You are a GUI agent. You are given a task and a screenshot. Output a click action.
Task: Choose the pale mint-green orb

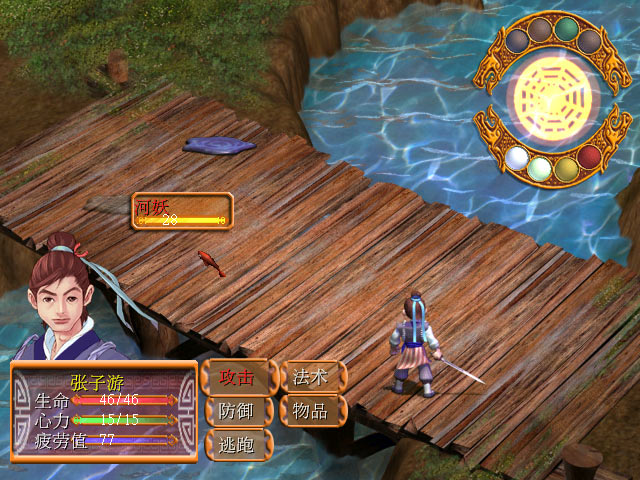540,167
